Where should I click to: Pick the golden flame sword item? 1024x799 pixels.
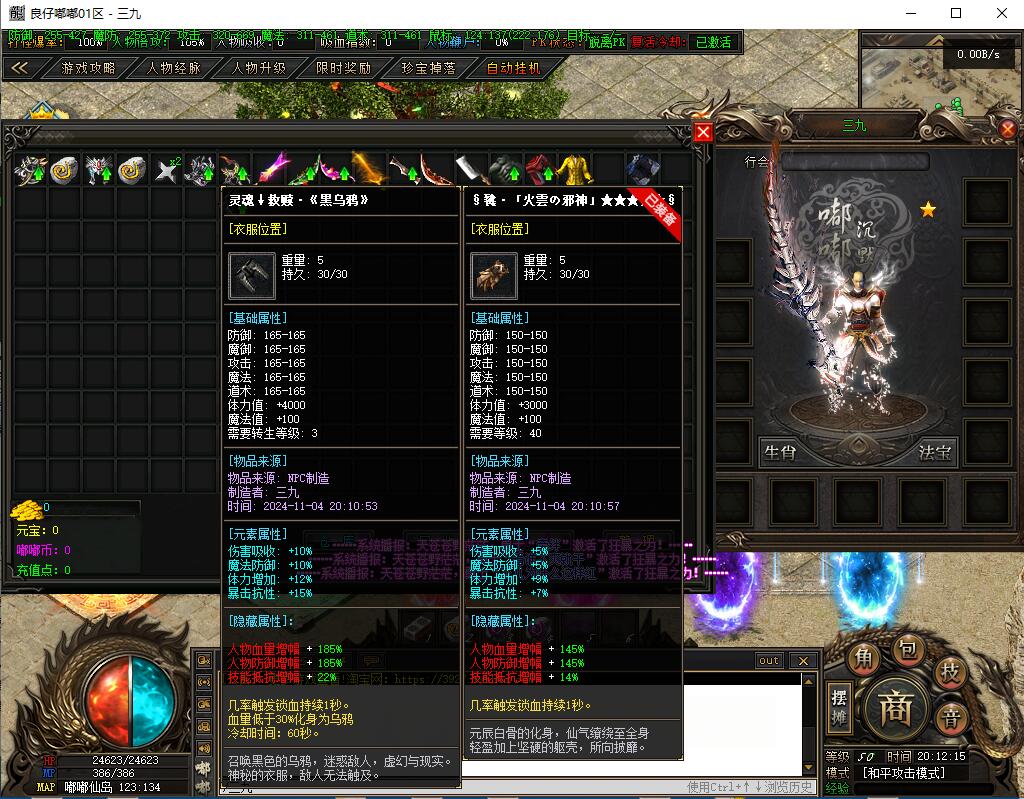[x=369, y=170]
